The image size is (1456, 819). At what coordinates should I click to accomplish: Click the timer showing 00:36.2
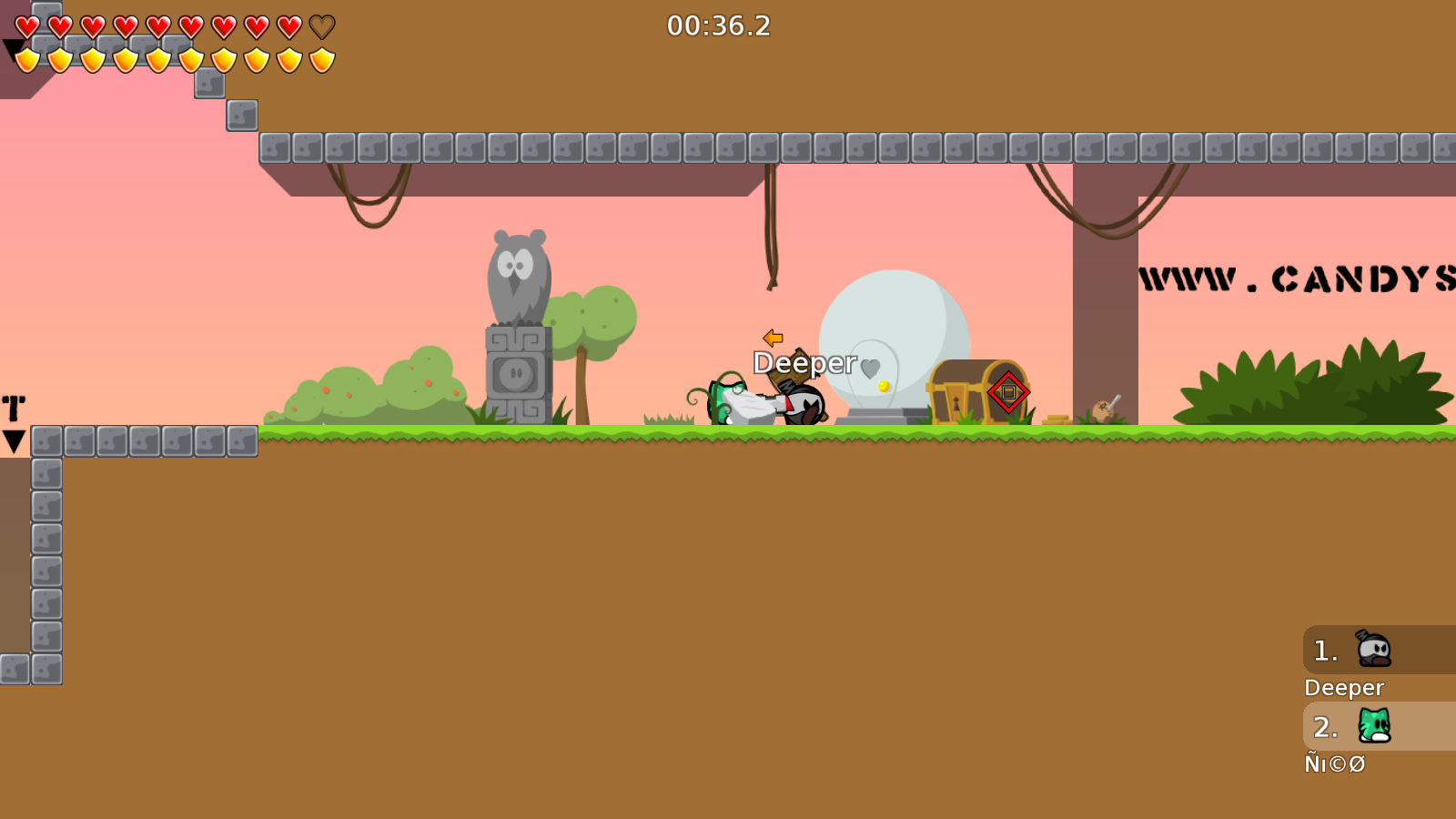[x=718, y=26]
